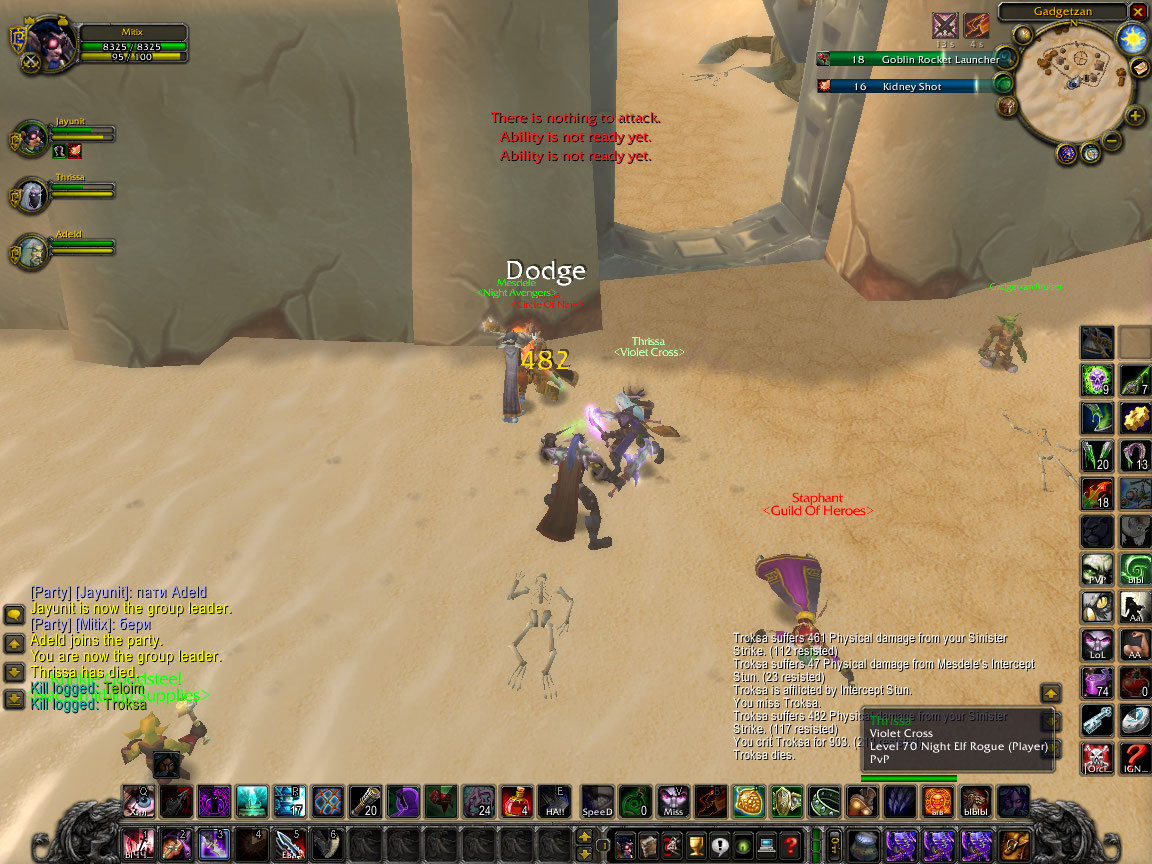Open the mail envelope icon by minimap
The width and height of the screenshot is (1152, 864).
[x=1140, y=67]
